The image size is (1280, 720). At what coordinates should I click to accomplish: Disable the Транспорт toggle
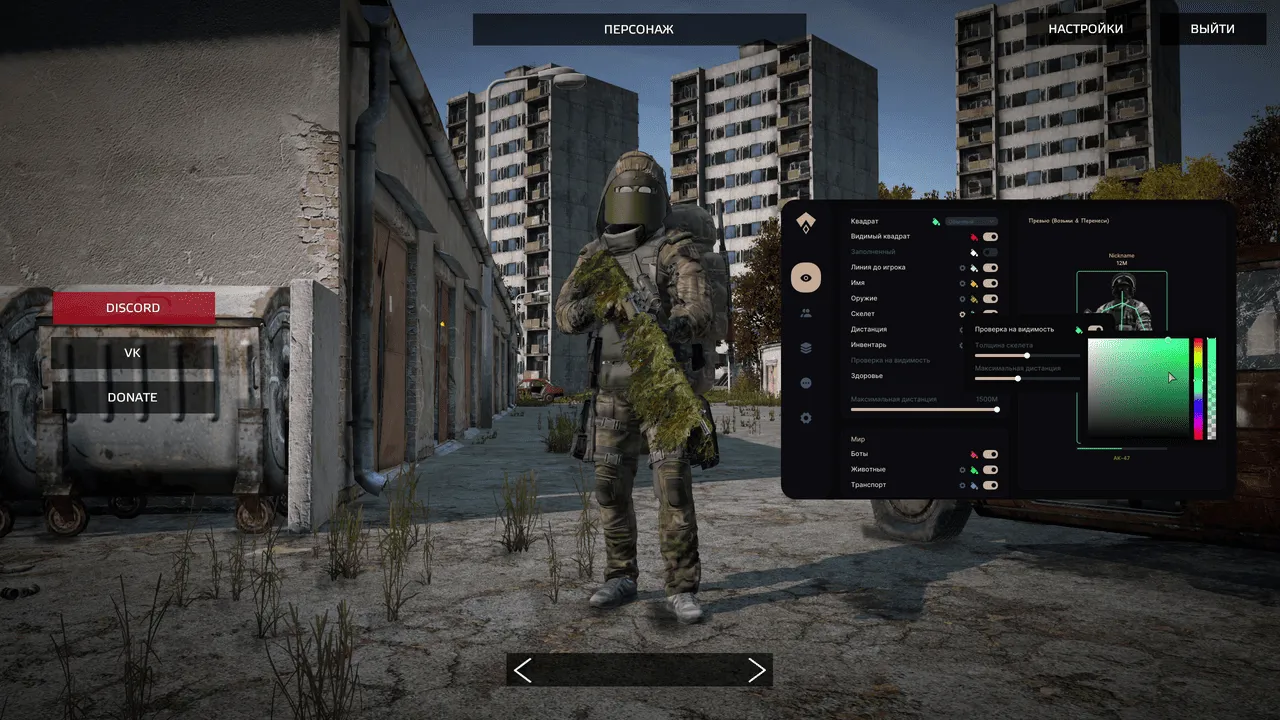[989, 485]
